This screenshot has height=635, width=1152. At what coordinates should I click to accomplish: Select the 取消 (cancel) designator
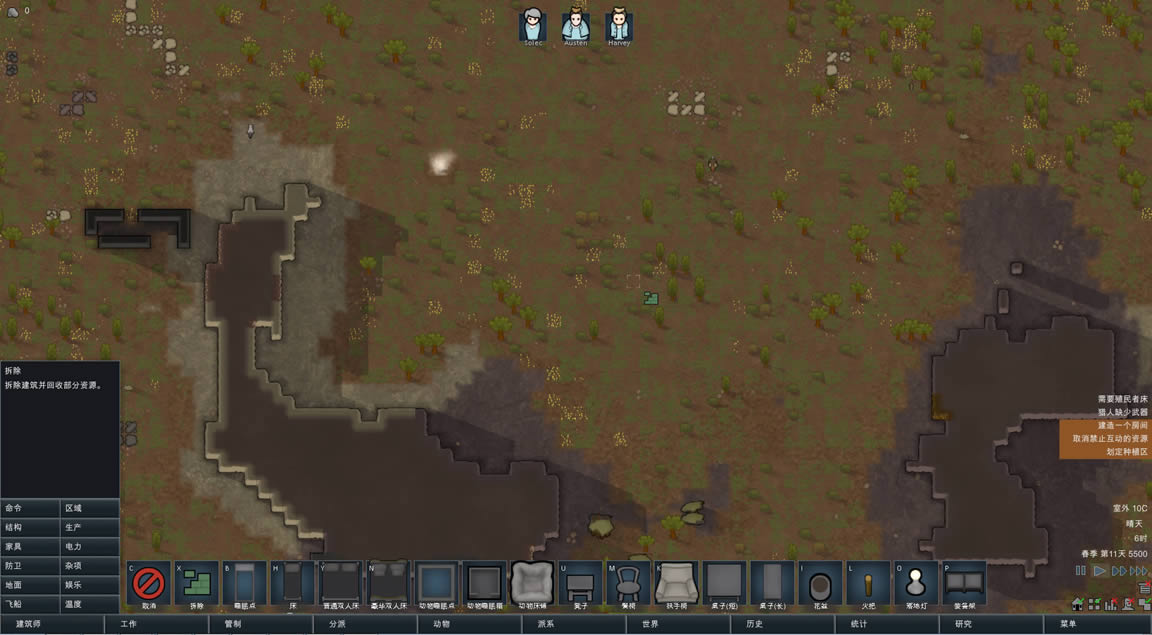tap(148, 583)
